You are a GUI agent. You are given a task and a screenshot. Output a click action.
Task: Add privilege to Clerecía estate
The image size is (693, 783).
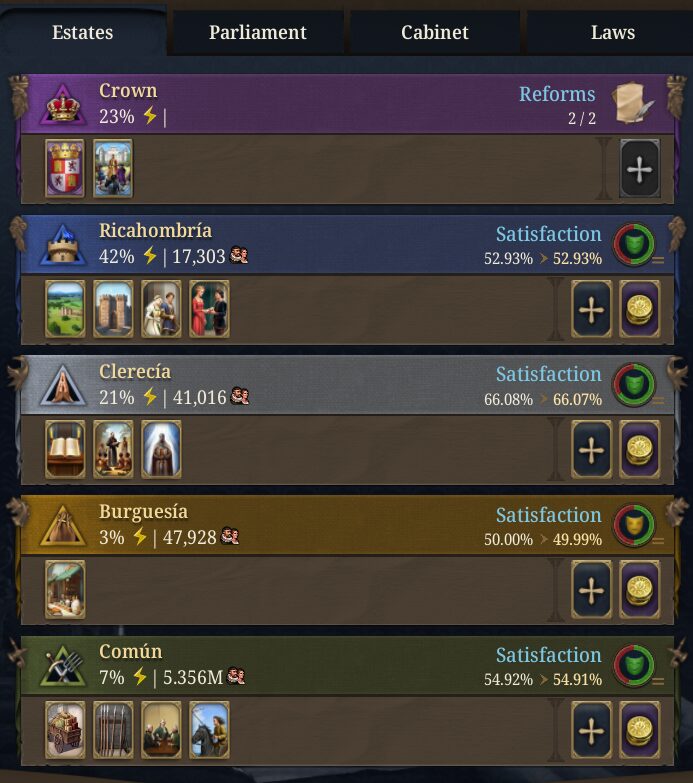pyautogui.click(x=591, y=449)
